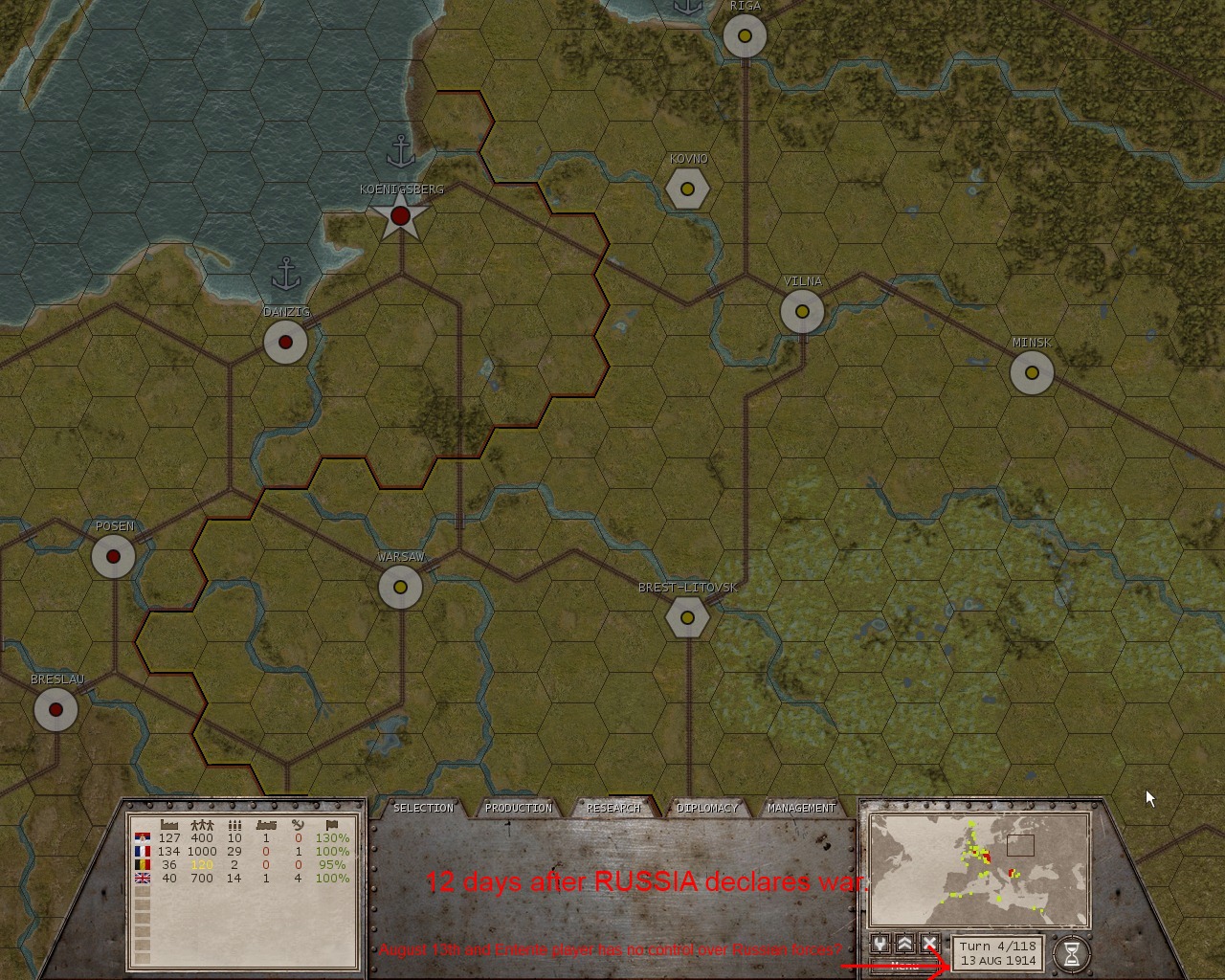The width and height of the screenshot is (1225, 980).
Task: Select the MANAGEMENT tab
Action: [x=802, y=808]
